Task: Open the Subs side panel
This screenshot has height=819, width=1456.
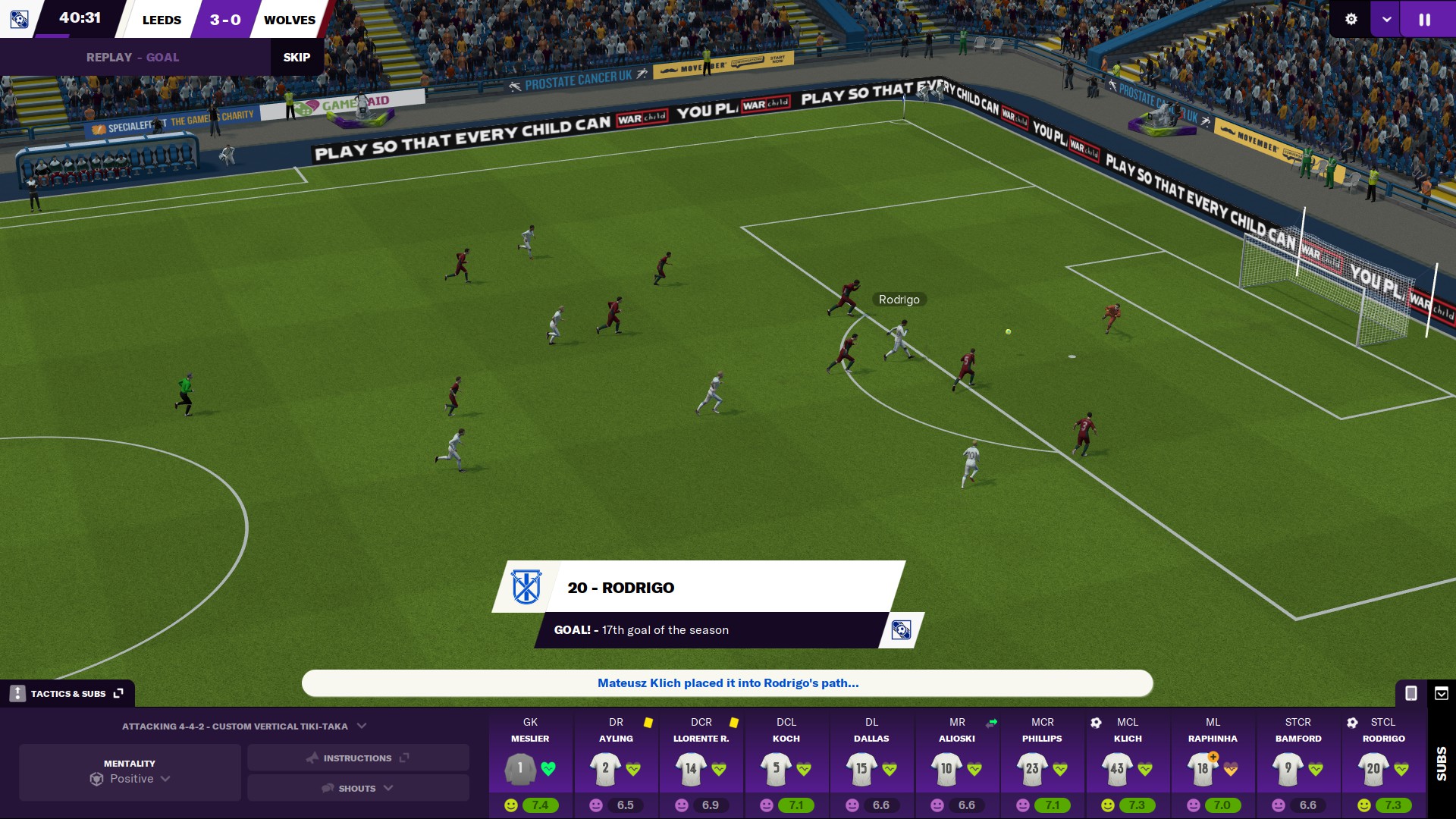Action: click(1441, 763)
